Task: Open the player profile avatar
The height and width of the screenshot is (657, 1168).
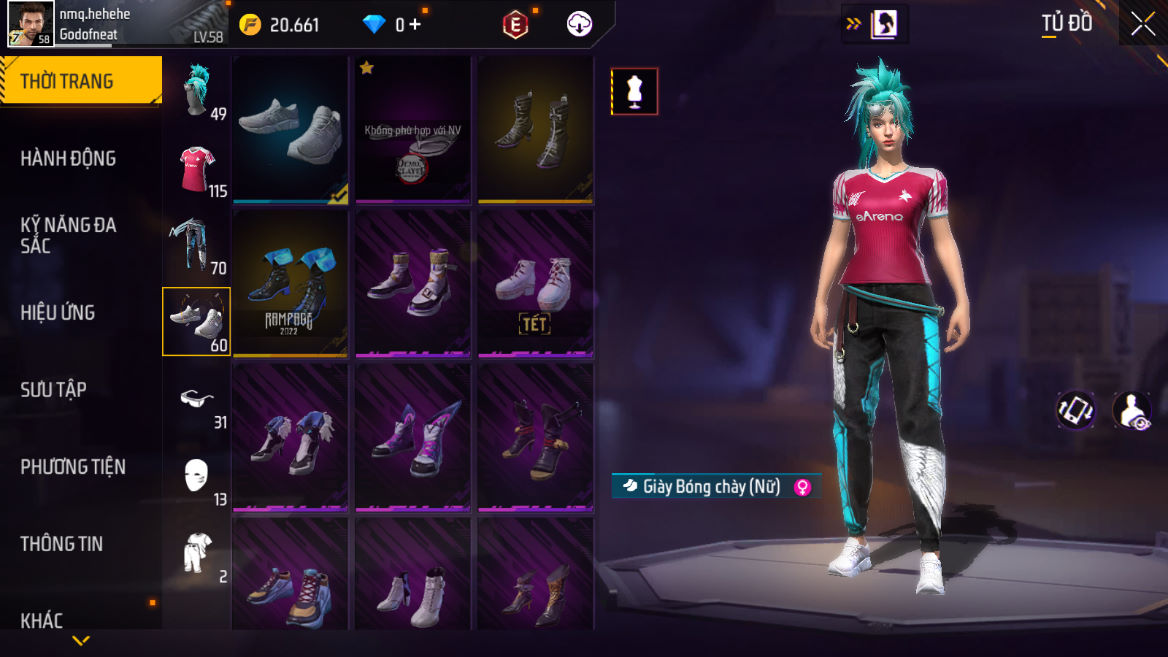Action: coord(31,24)
